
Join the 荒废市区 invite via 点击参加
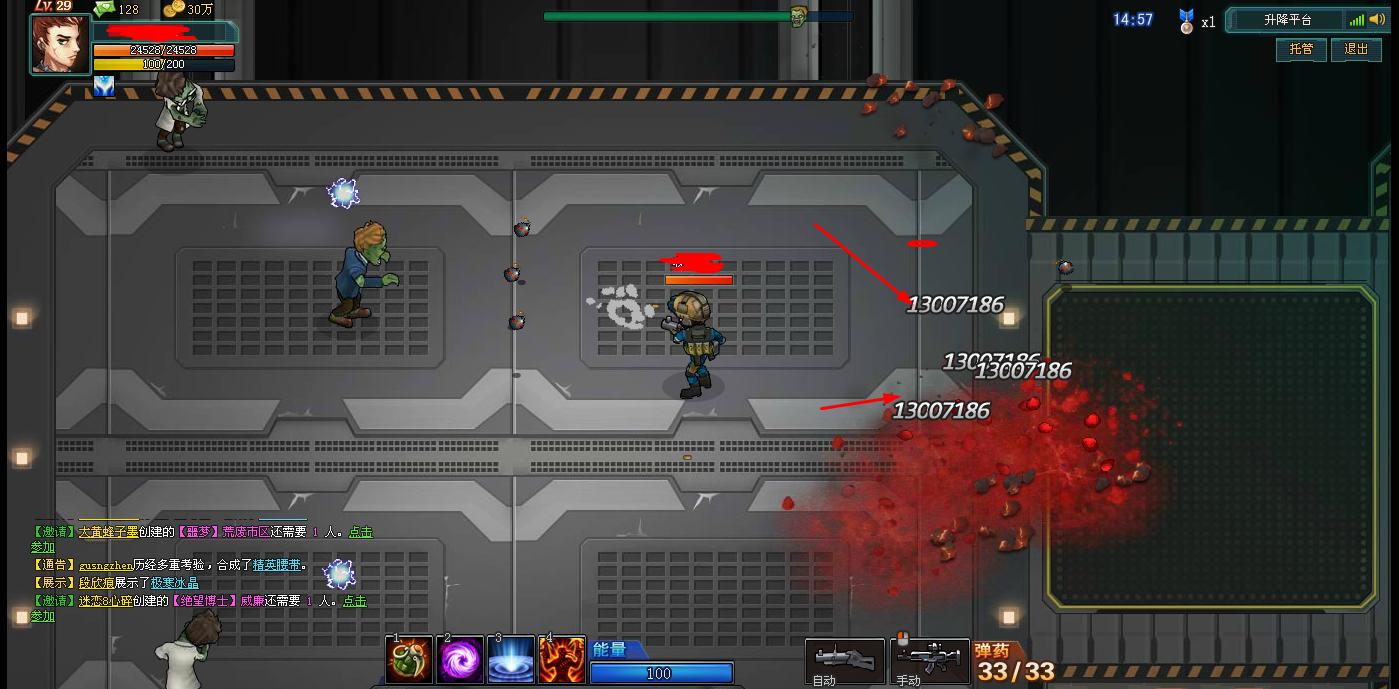click(x=360, y=533)
